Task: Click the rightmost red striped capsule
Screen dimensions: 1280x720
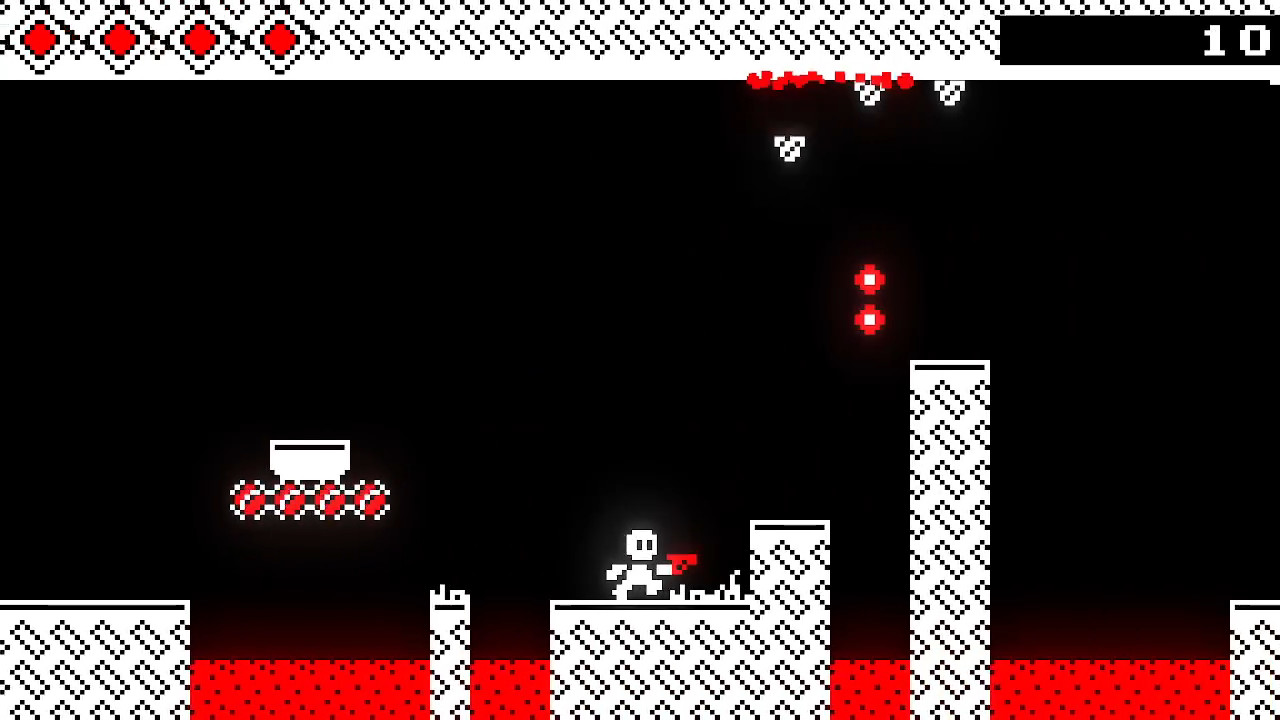Action: (370, 497)
